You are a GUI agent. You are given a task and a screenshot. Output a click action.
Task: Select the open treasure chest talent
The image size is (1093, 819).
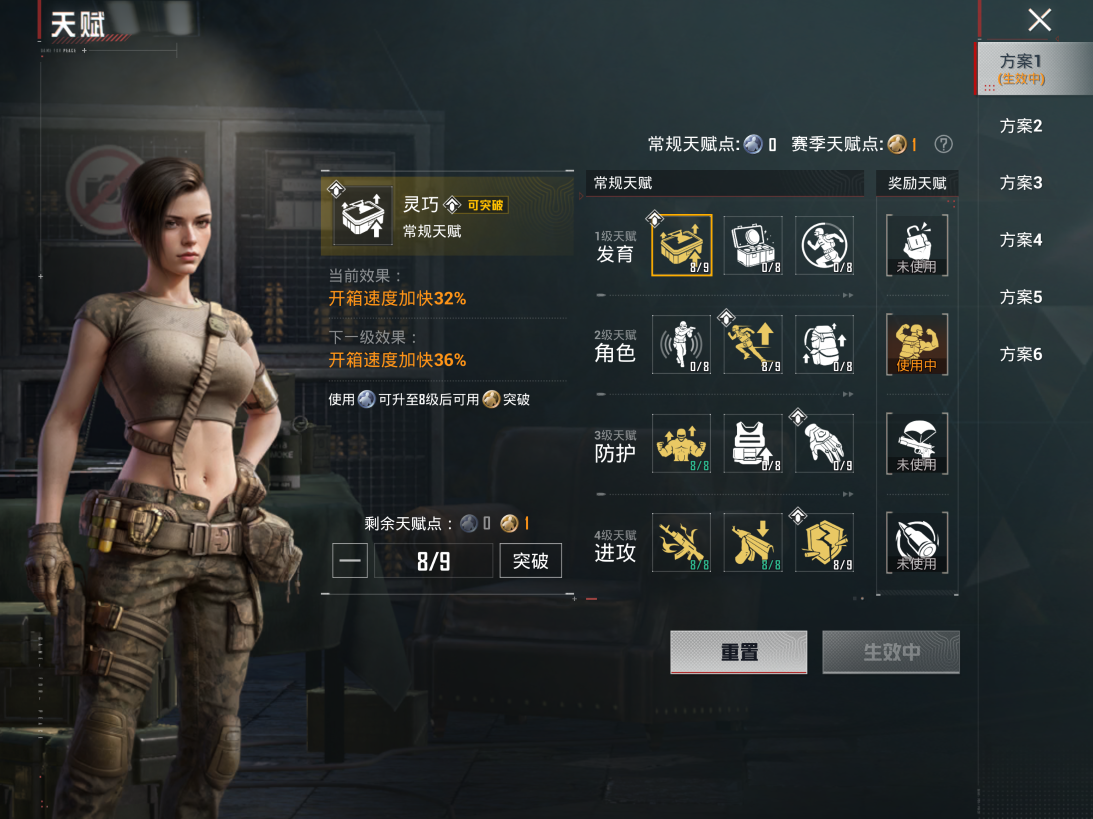753,245
